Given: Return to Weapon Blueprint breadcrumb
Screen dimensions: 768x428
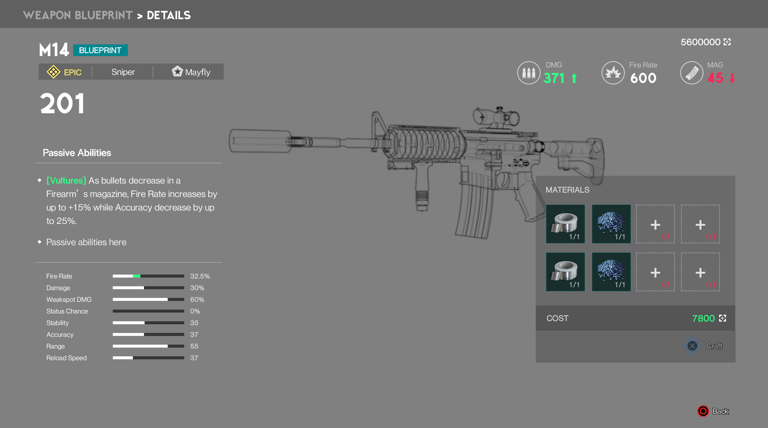Looking at the screenshot, I should click(x=76, y=15).
